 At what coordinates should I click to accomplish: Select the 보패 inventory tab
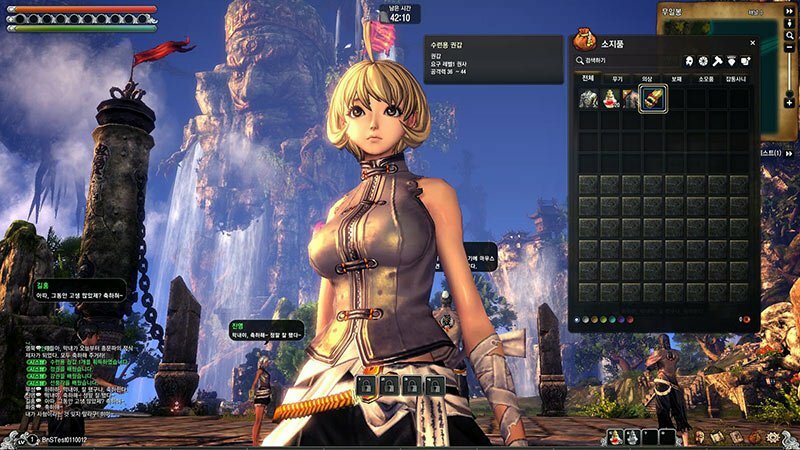pyautogui.click(x=677, y=78)
